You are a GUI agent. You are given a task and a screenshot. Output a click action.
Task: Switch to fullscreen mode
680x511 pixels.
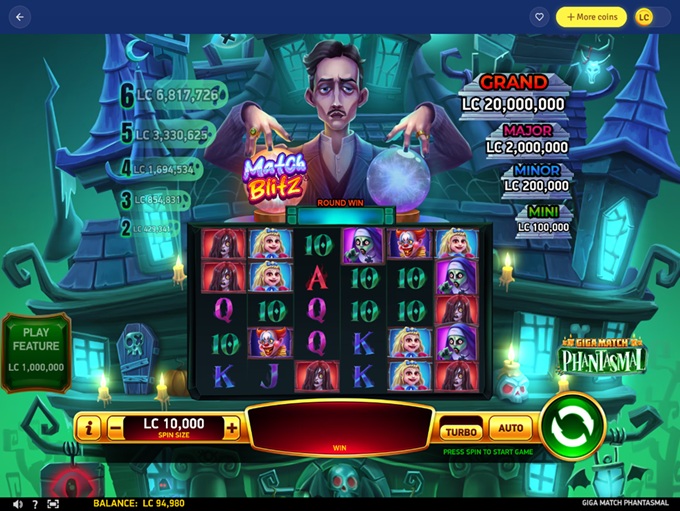[52, 504]
